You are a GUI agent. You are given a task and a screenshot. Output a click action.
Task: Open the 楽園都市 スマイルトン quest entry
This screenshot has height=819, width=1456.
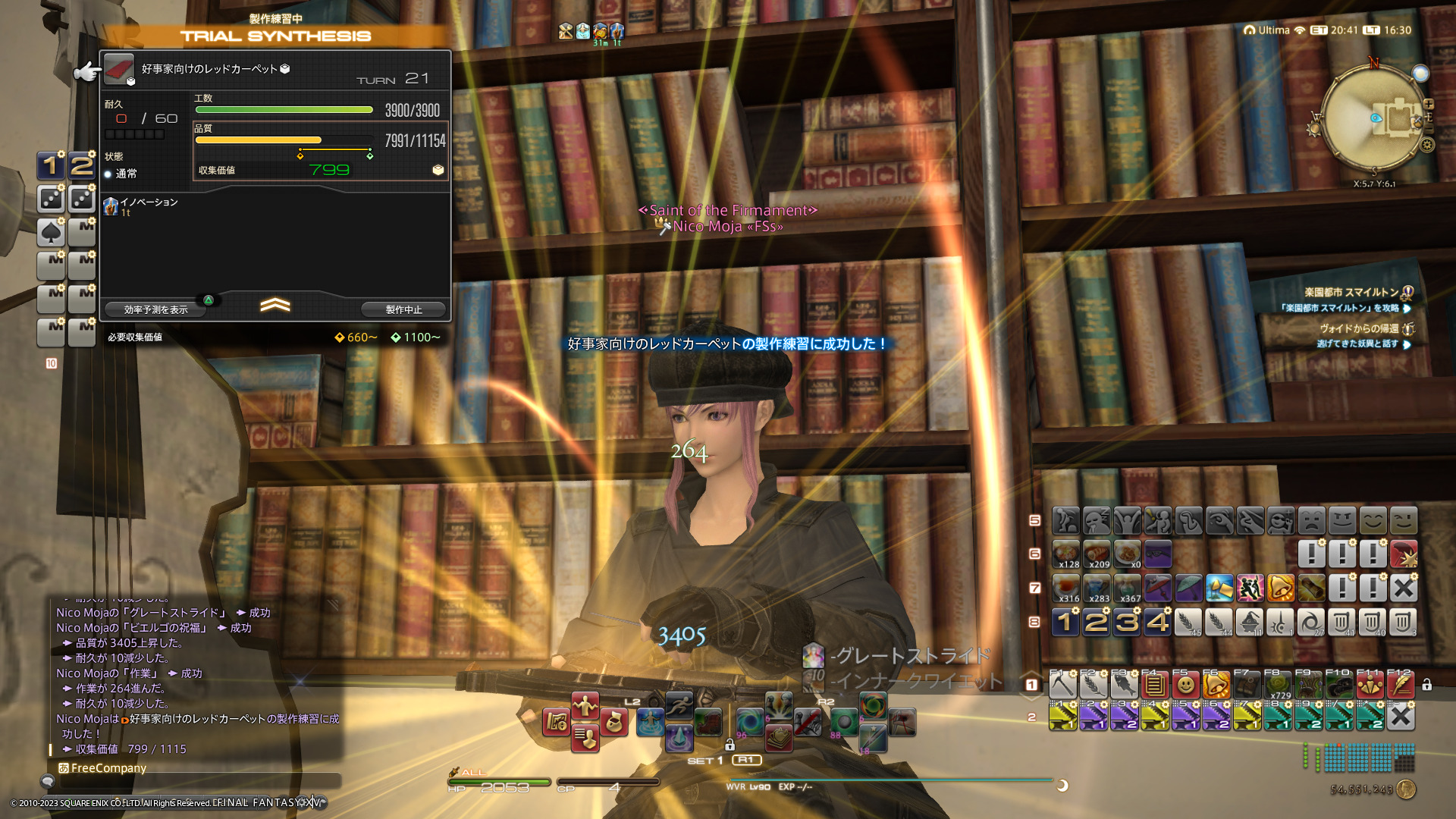point(1351,292)
